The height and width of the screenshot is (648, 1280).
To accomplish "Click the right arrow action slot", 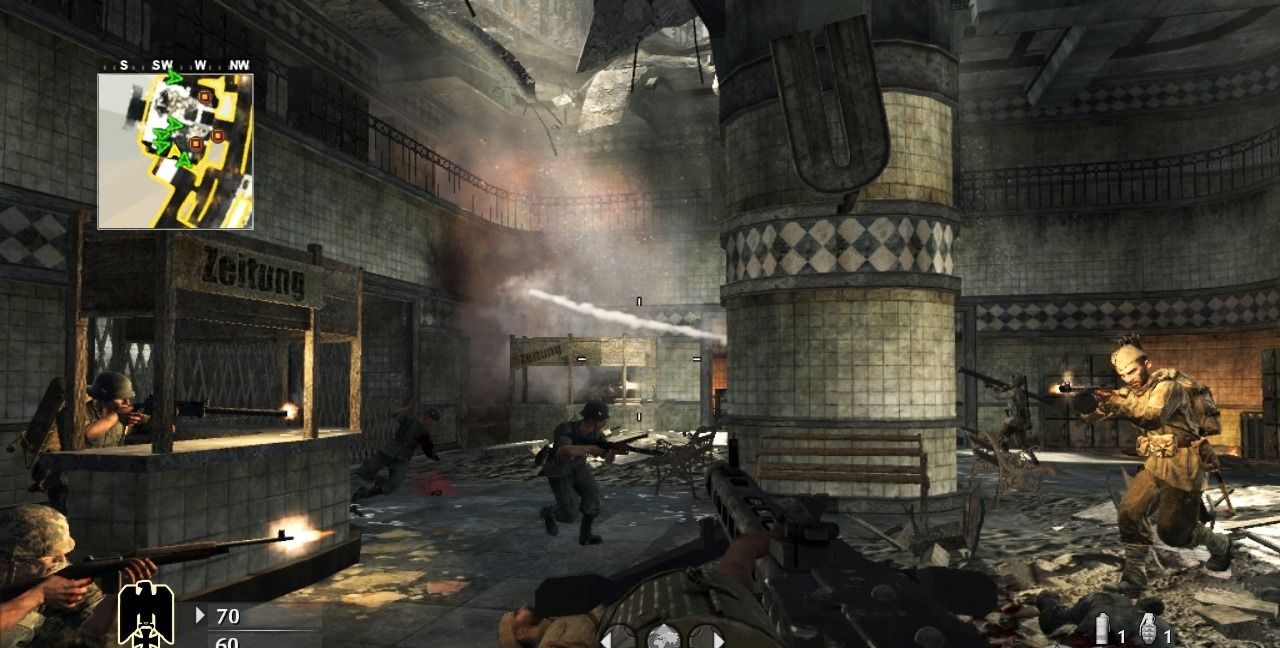I will 707,637.
